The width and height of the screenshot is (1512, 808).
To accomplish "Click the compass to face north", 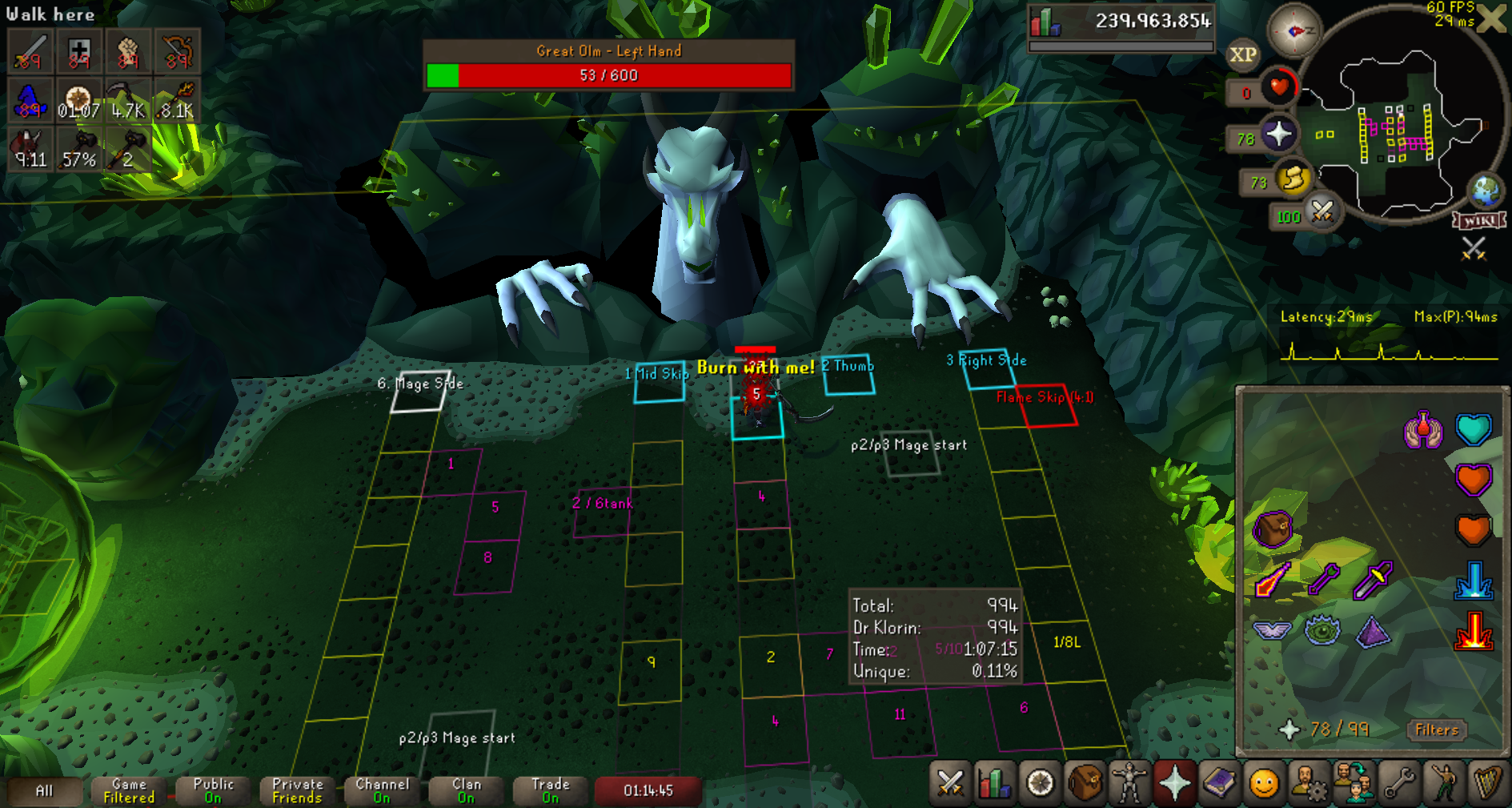I will pos(1294,31).
